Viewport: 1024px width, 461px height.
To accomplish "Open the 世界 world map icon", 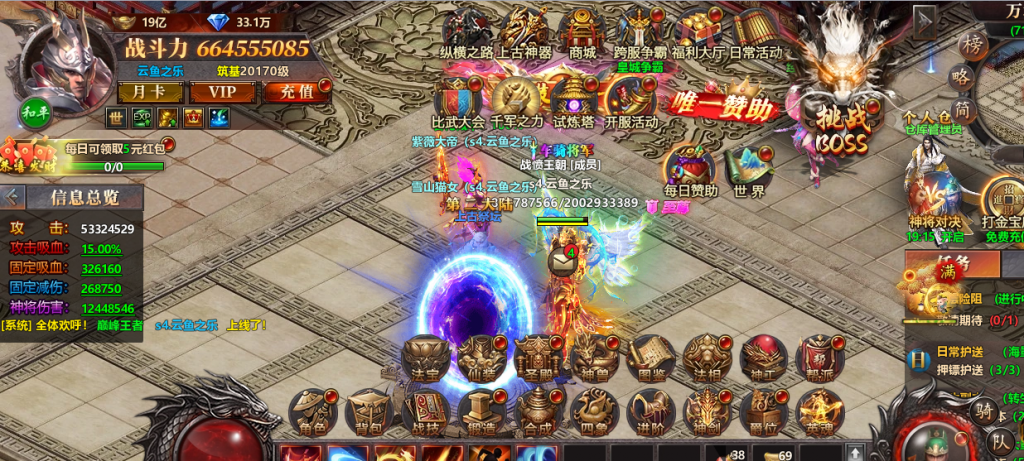I will [748, 168].
